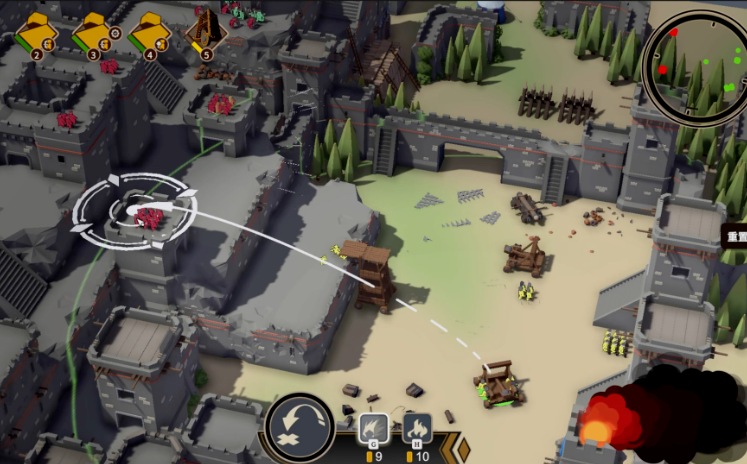Click the circular minimap
This screenshot has height=464, width=747.
(694, 66)
